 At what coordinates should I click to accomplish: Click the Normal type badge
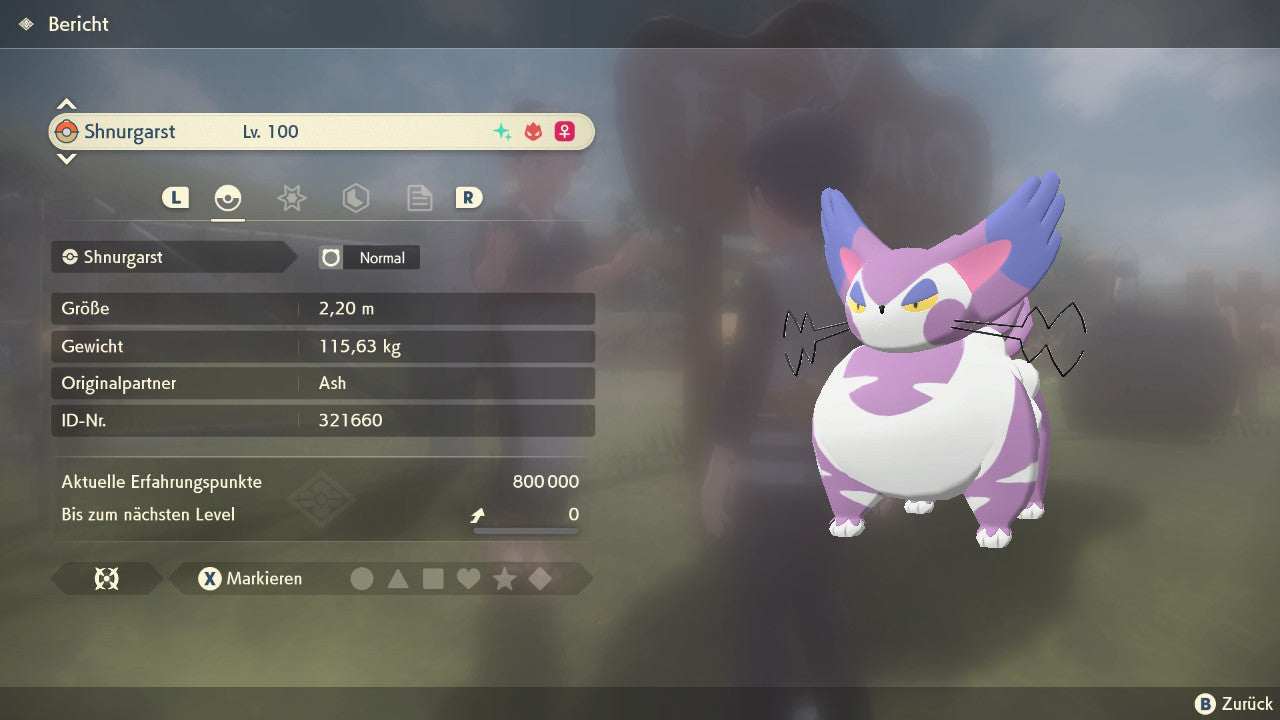pos(370,258)
